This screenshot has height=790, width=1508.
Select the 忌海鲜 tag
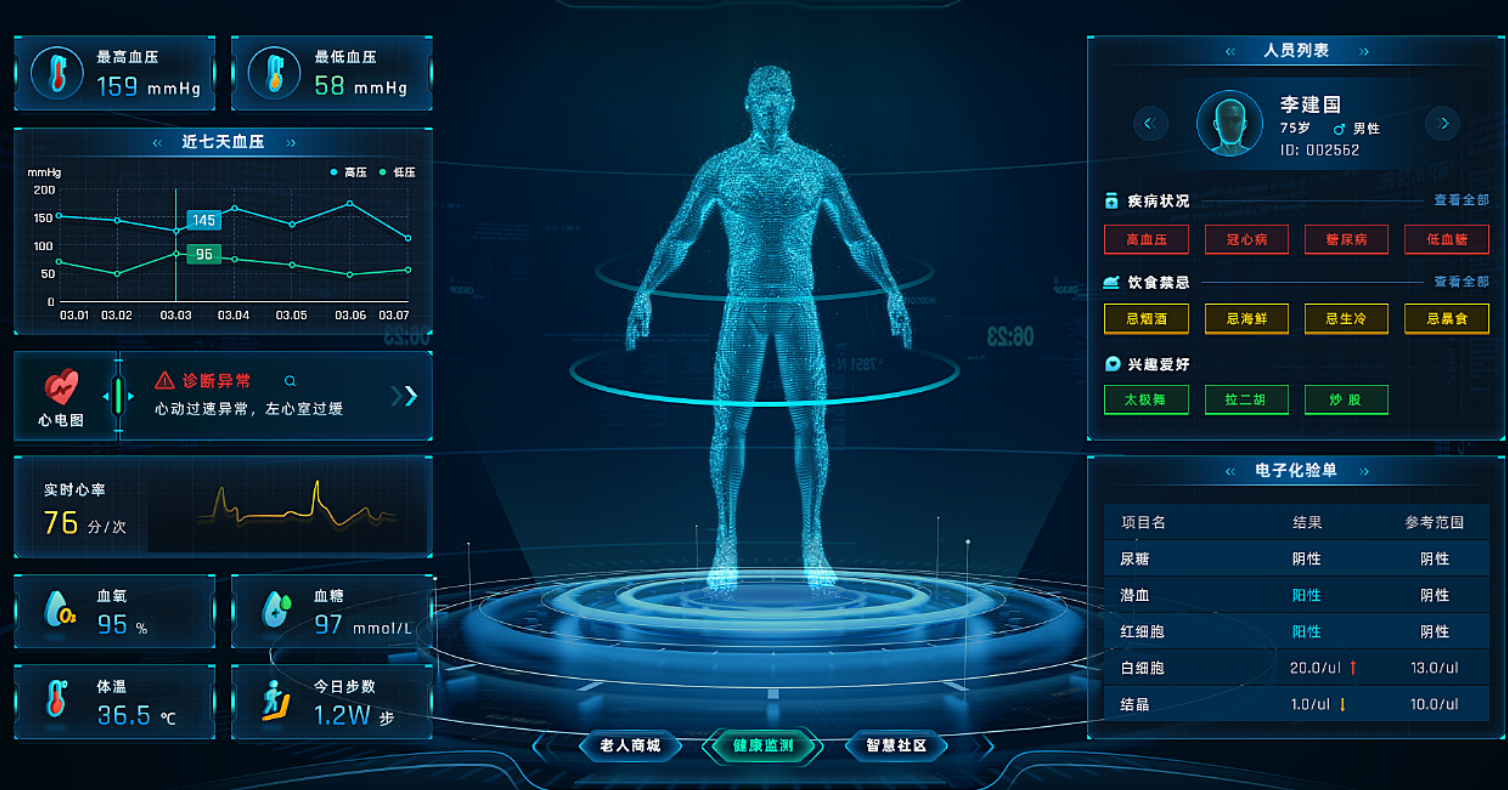(x=1246, y=319)
